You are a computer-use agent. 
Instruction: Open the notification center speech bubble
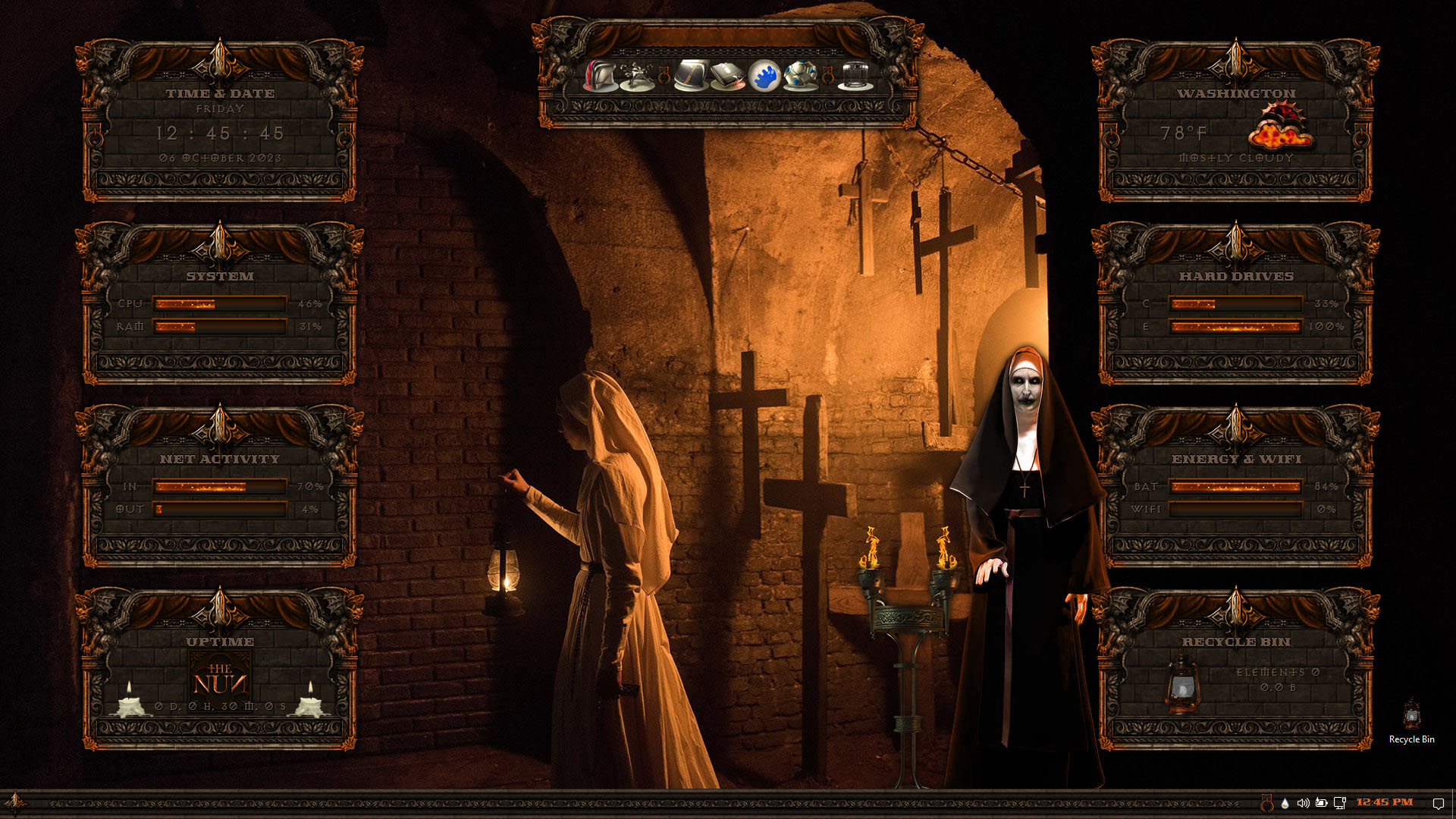pos(1438,803)
